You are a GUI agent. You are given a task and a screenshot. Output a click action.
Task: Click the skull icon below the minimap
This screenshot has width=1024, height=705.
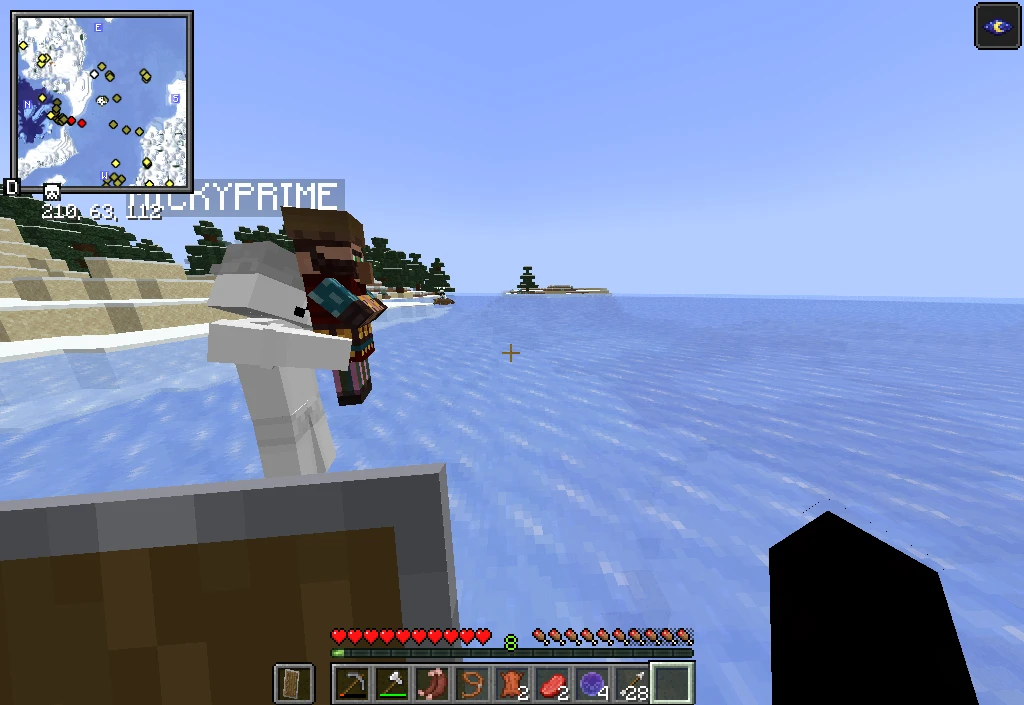[x=52, y=191]
